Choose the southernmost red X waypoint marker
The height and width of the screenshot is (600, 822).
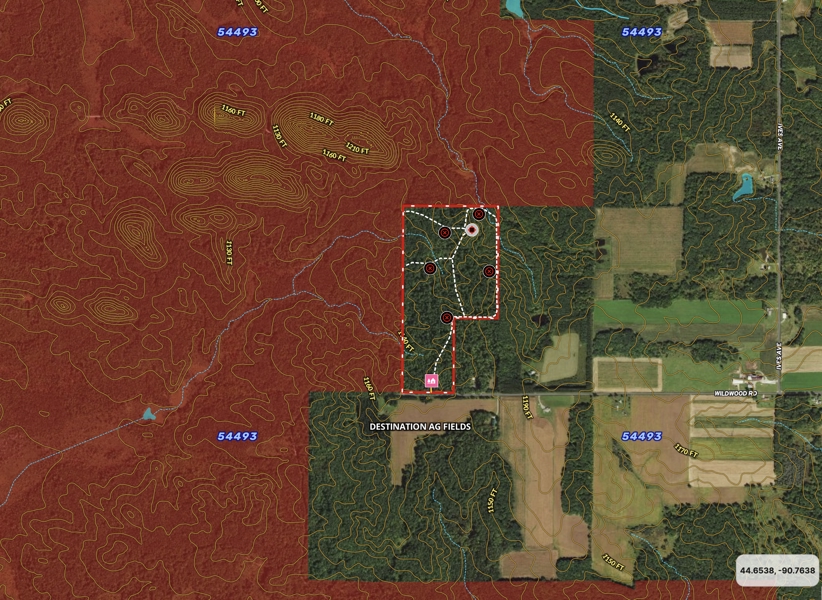pyautogui.click(x=446, y=318)
